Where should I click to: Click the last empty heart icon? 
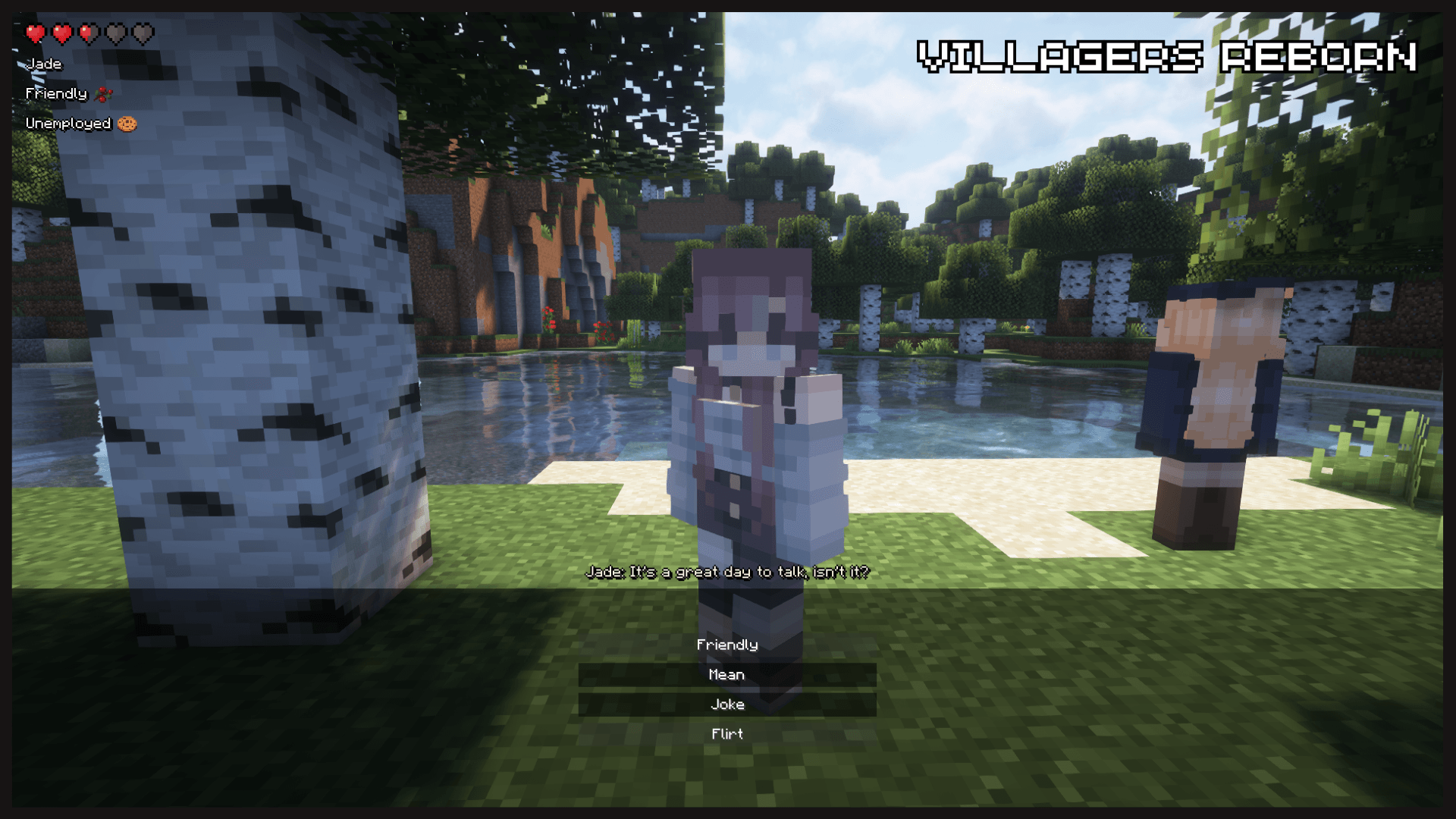pyautogui.click(x=143, y=33)
